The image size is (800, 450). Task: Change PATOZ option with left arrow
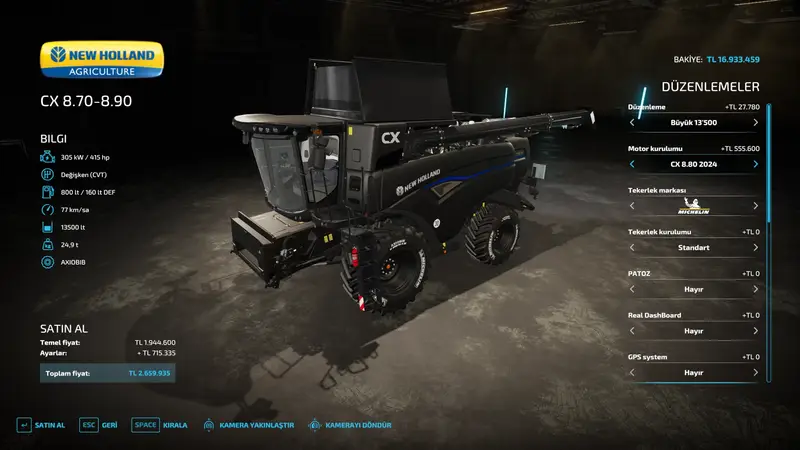tap(632, 289)
